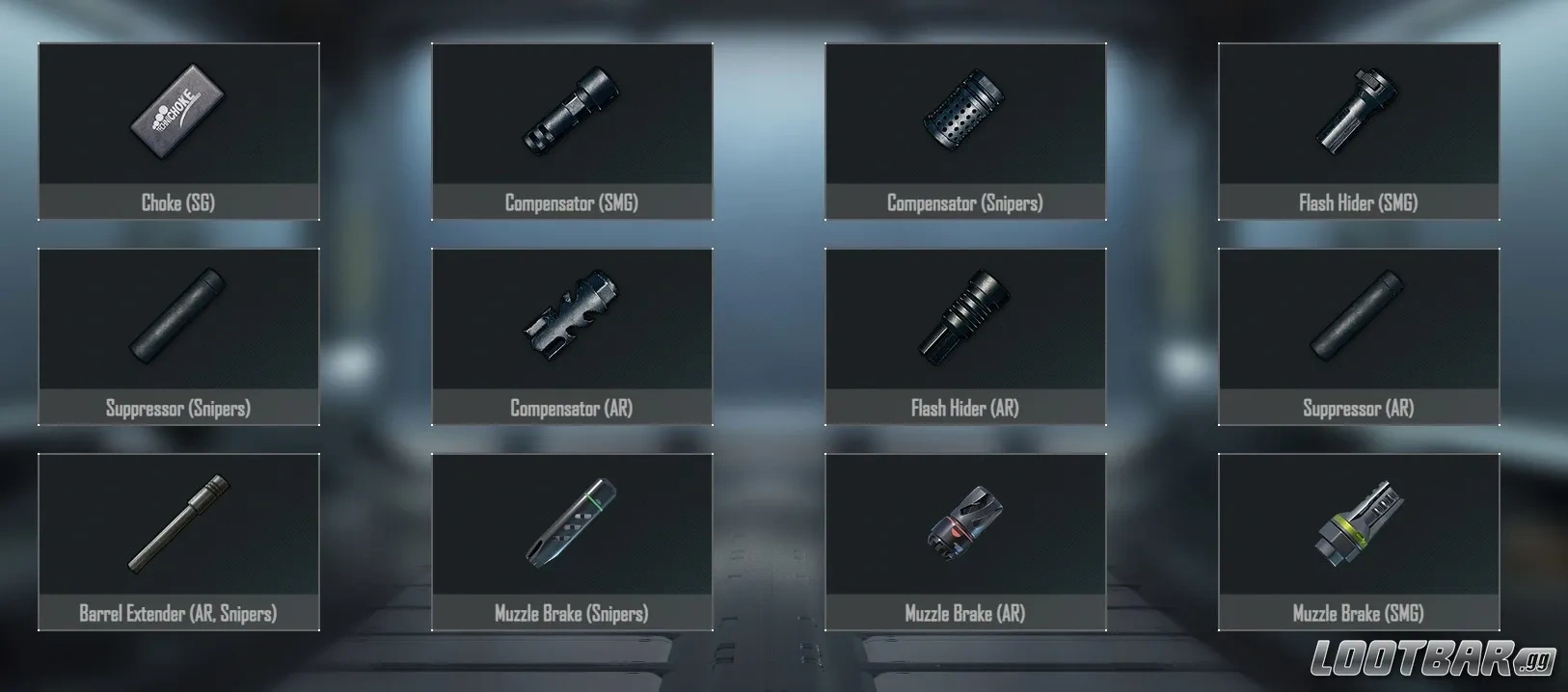Image resolution: width=1568 pixels, height=692 pixels.
Task: Select the Flash Hider (SMG) tile
Action: coord(1359,131)
